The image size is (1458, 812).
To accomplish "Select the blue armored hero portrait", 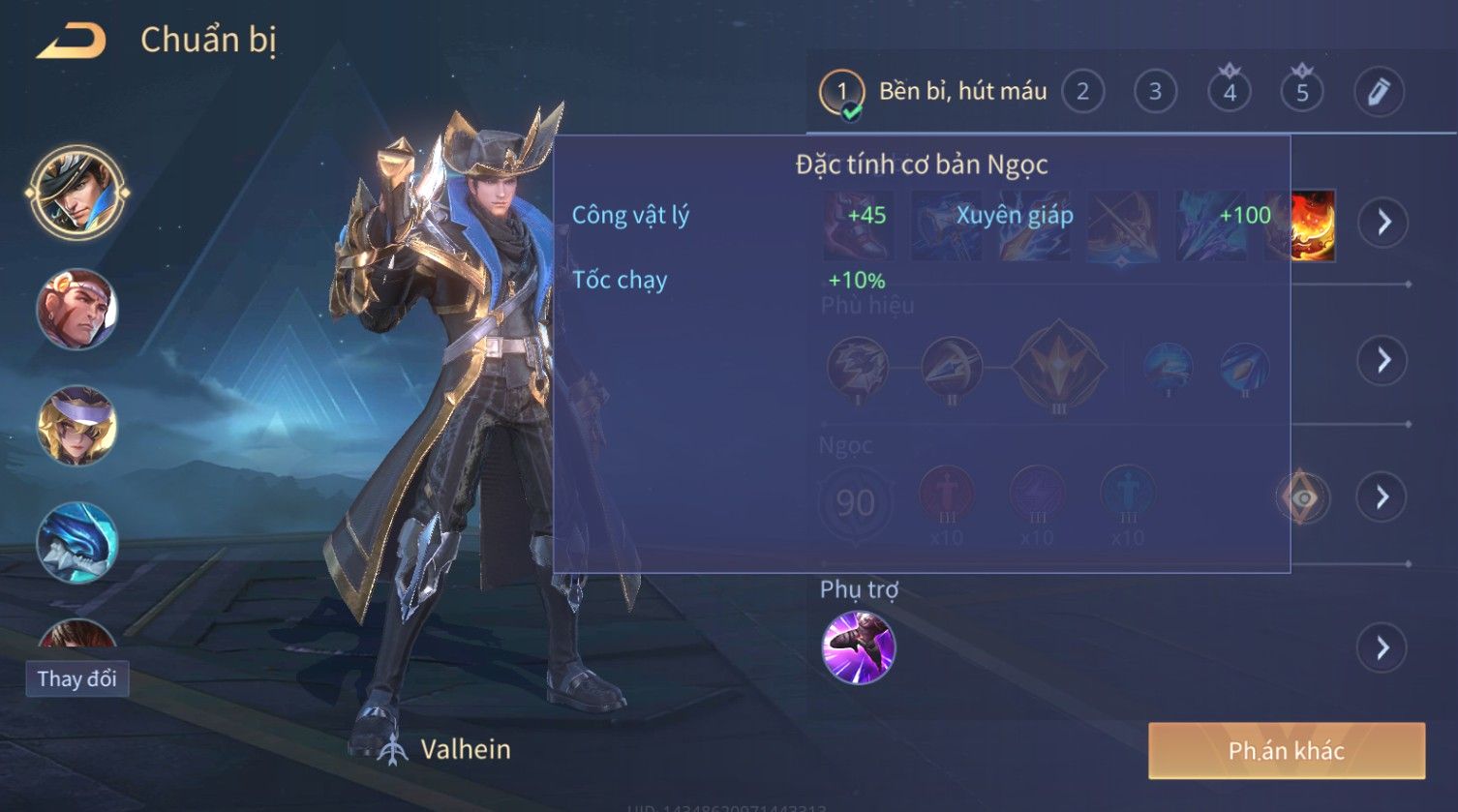I will coord(77,543).
